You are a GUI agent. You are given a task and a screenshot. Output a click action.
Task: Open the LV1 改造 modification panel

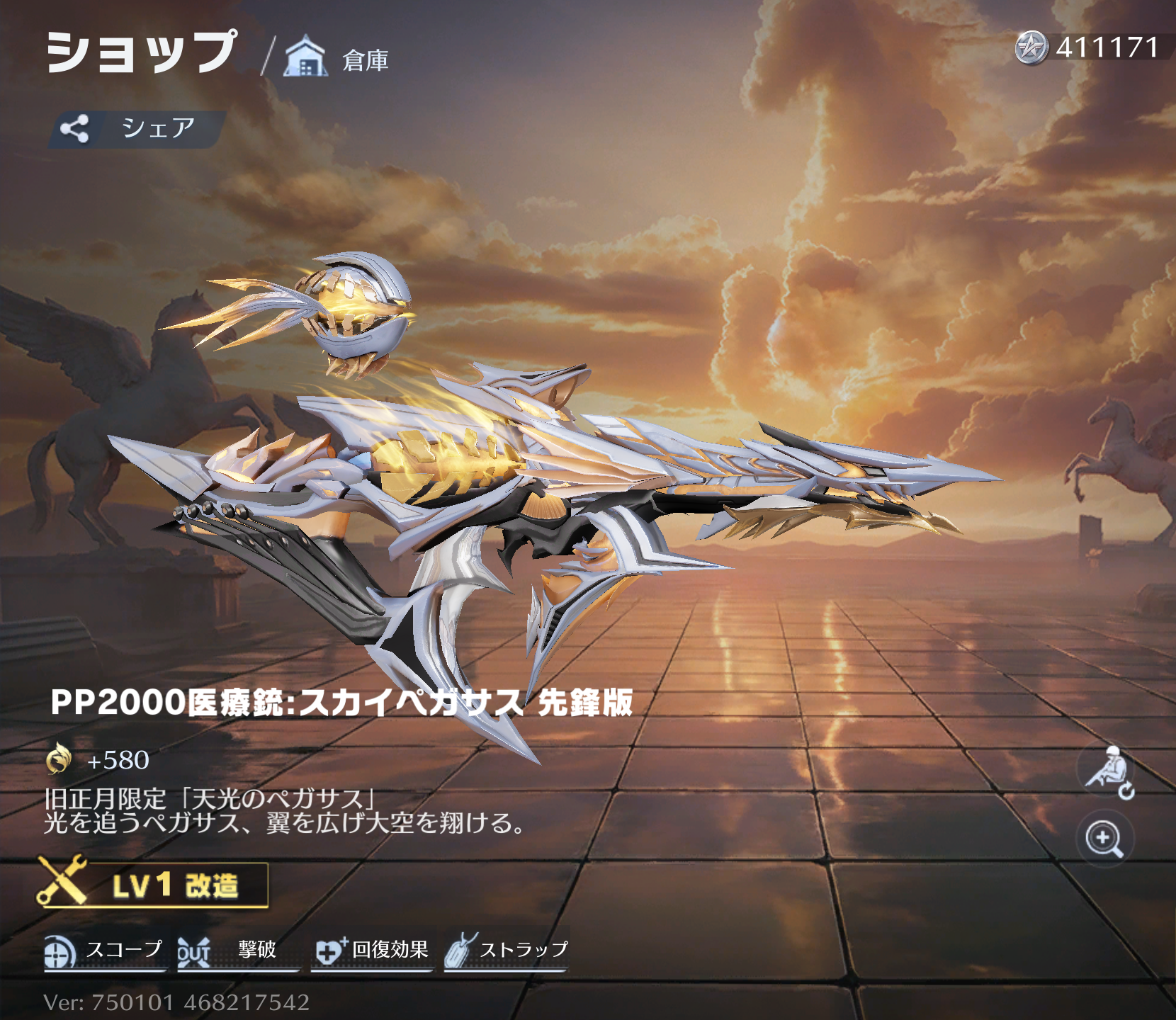click(x=154, y=885)
